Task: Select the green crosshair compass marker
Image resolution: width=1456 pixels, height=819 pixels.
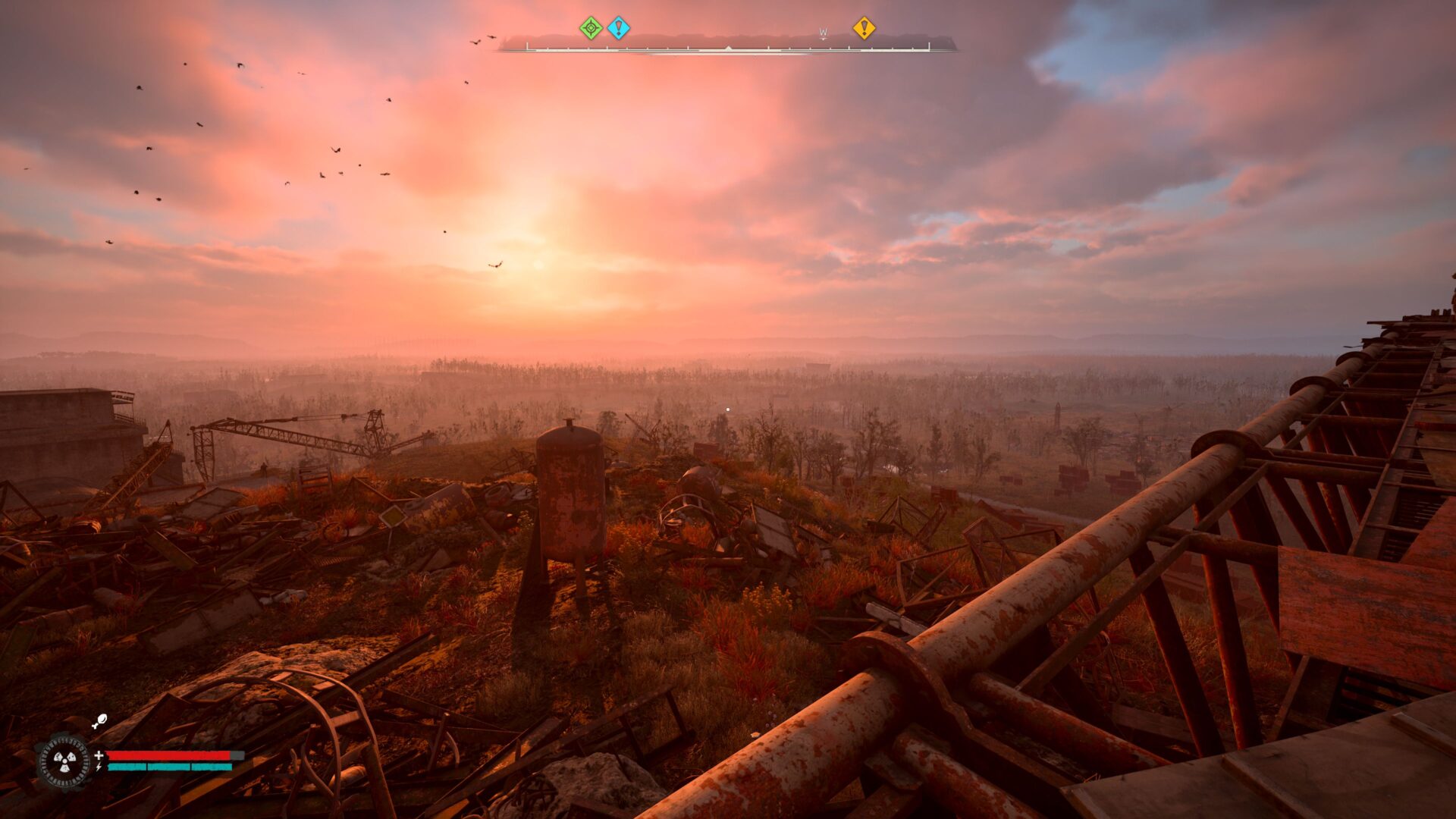Action: tap(591, 29)
